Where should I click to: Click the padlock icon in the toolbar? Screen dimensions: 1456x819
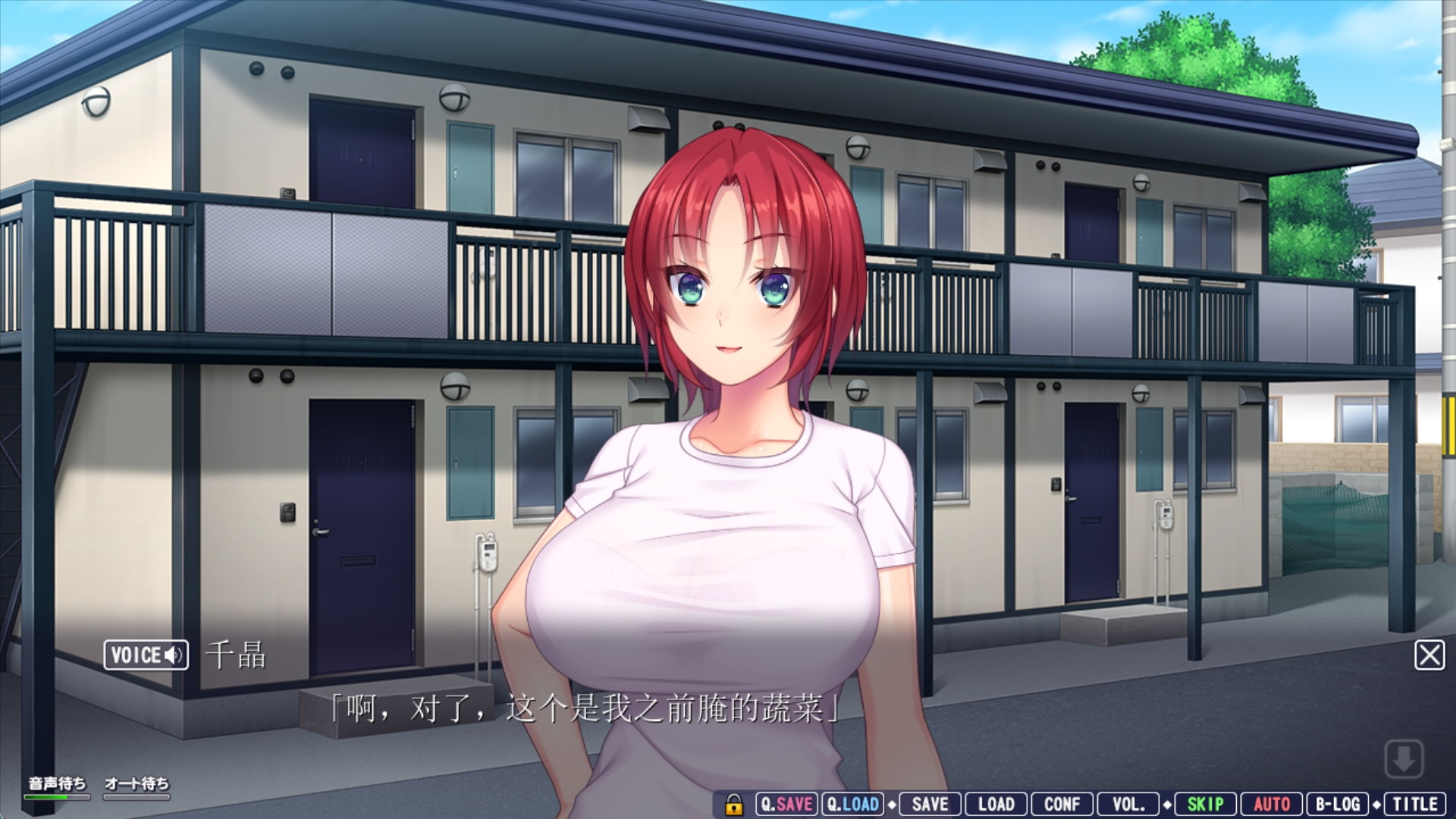[x=733, y=805]
